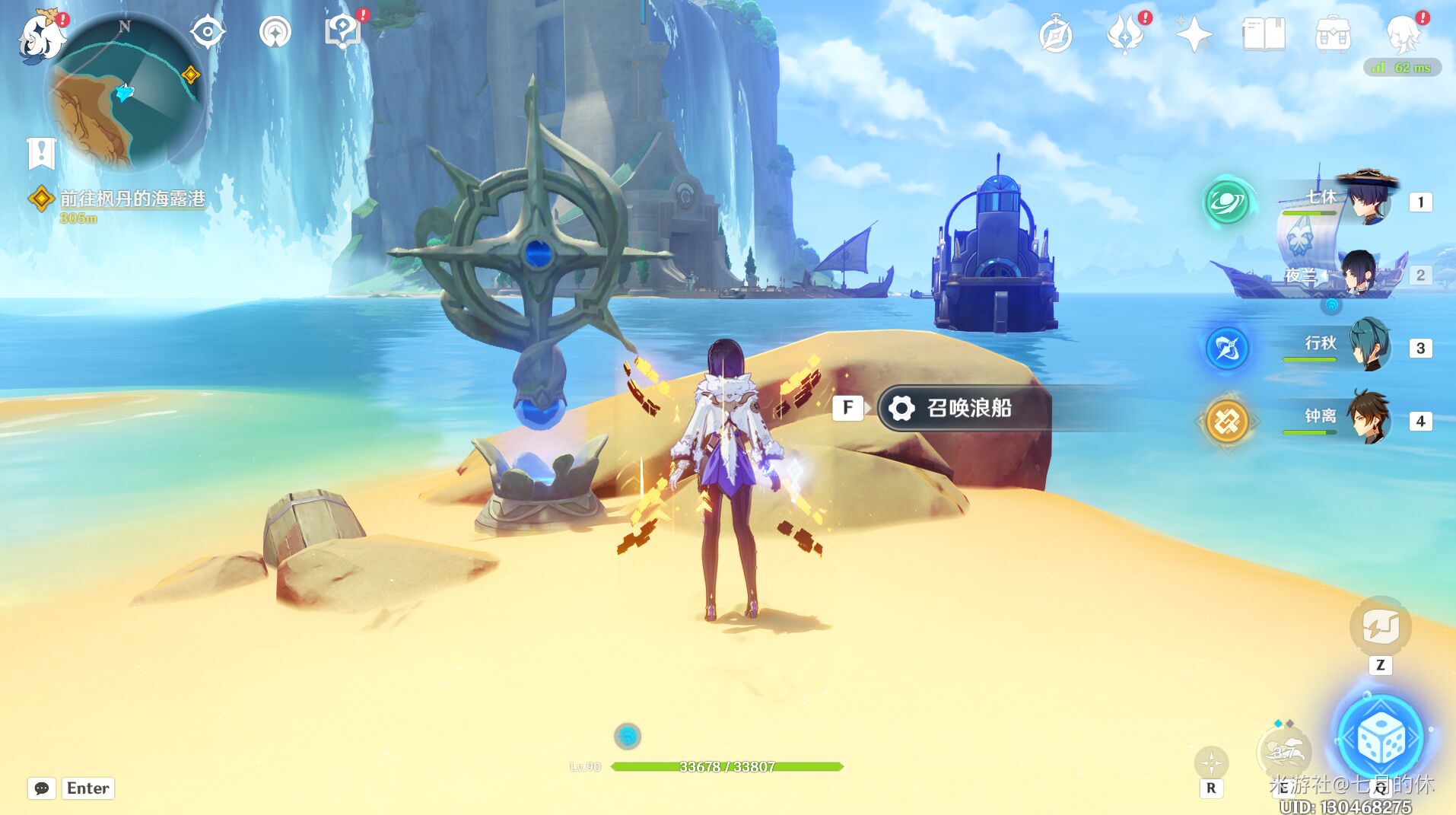This screenshot has width=1456, height=815.
Task: Toggle the elemental sight eye icon
Action: [x=207, y=33]
